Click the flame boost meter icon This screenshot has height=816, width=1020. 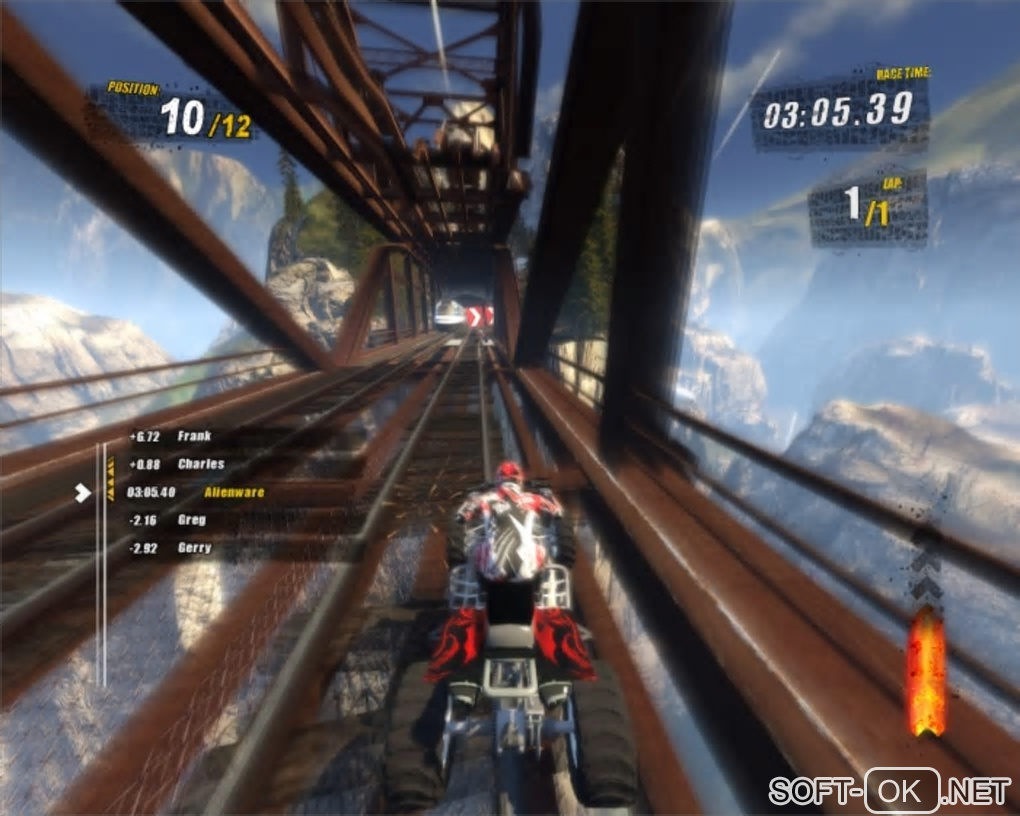point(925,670)
